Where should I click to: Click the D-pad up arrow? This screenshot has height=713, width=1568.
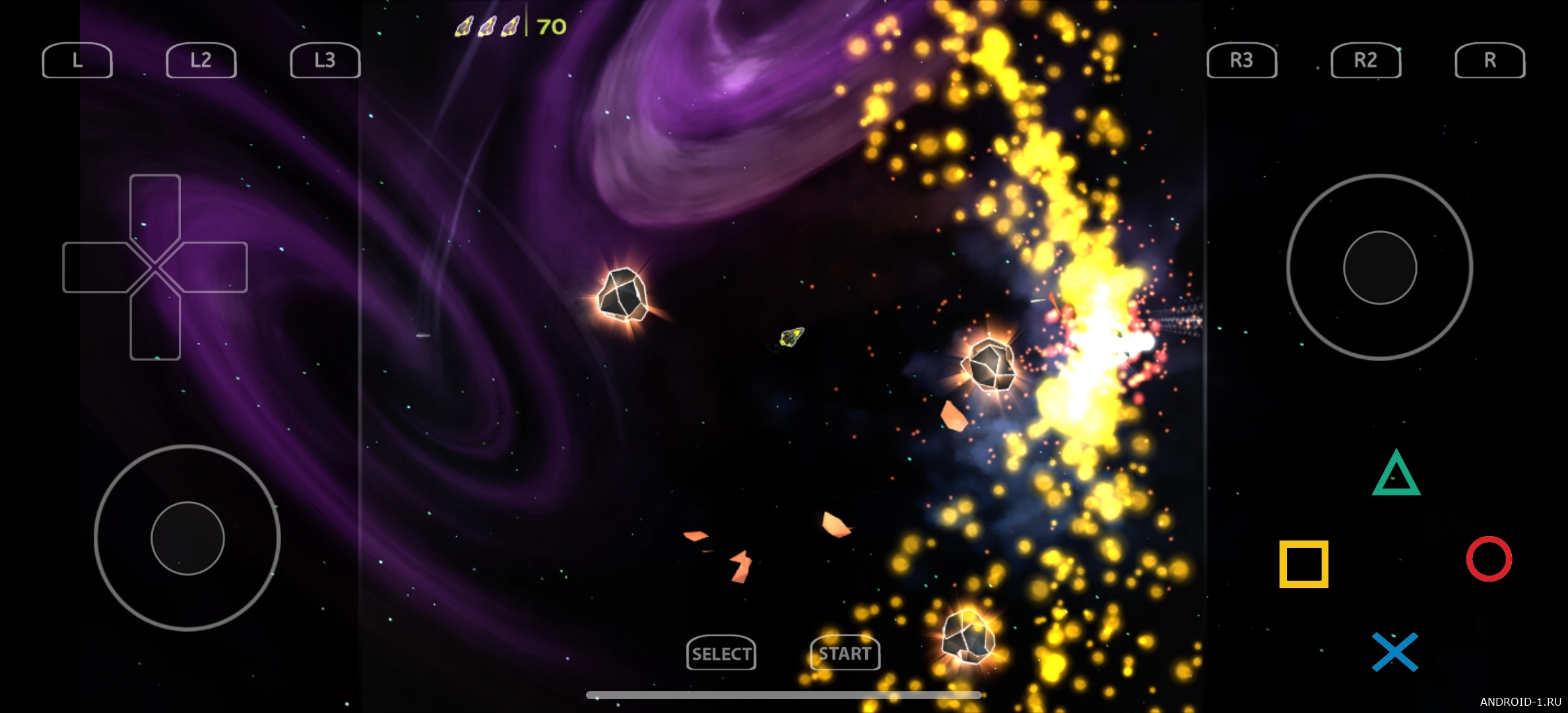tap(155, 206)
